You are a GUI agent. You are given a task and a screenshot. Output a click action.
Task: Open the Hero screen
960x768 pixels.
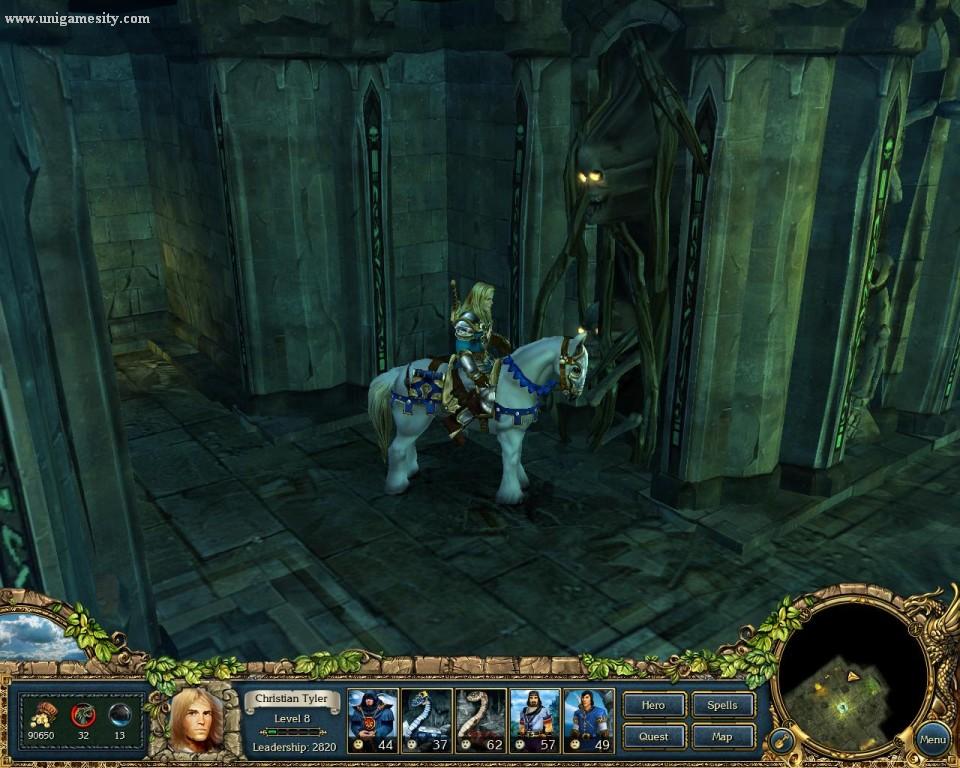[654, 705]
